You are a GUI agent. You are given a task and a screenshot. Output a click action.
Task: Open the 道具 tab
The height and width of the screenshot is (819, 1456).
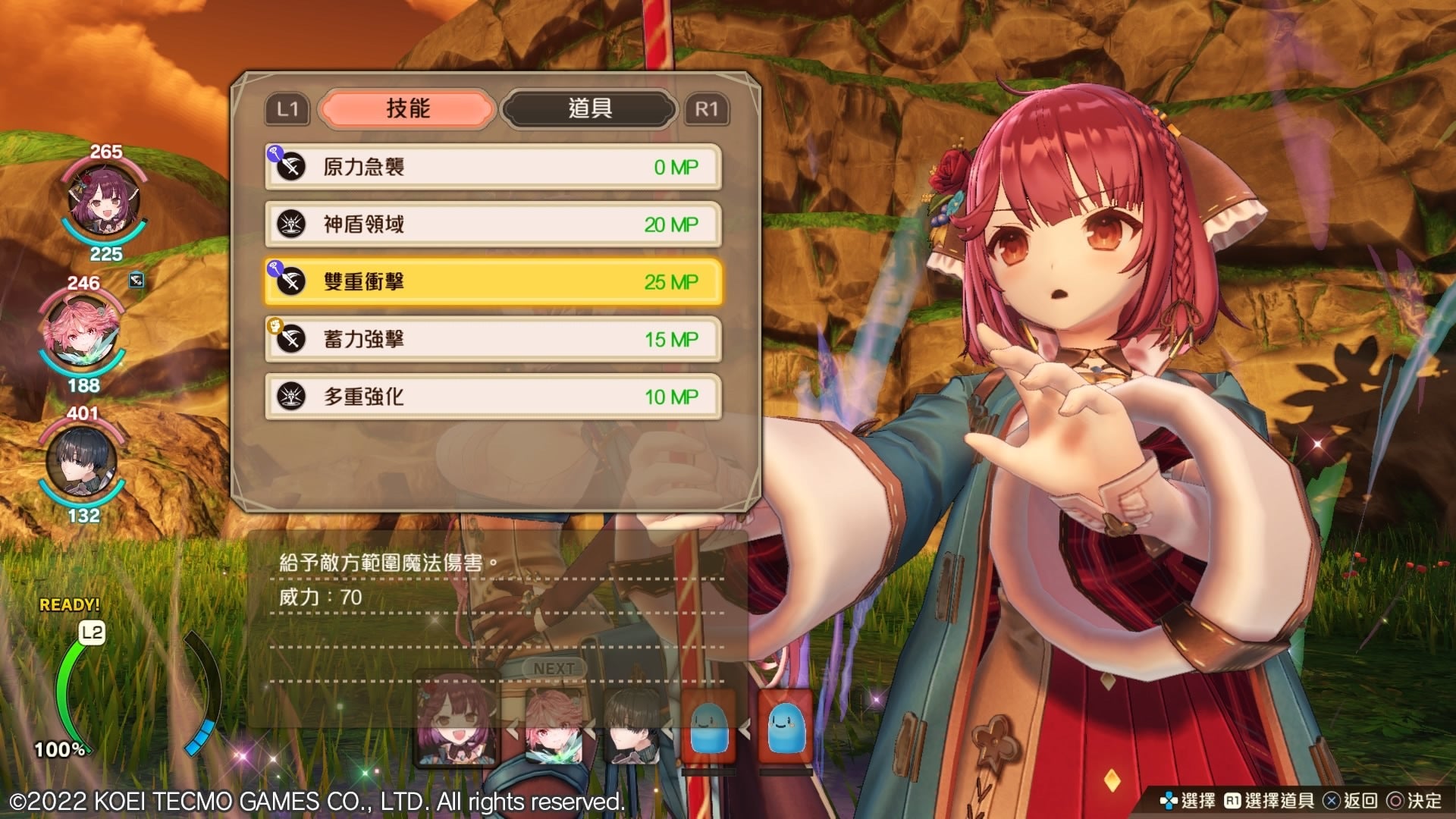(589, 109)
